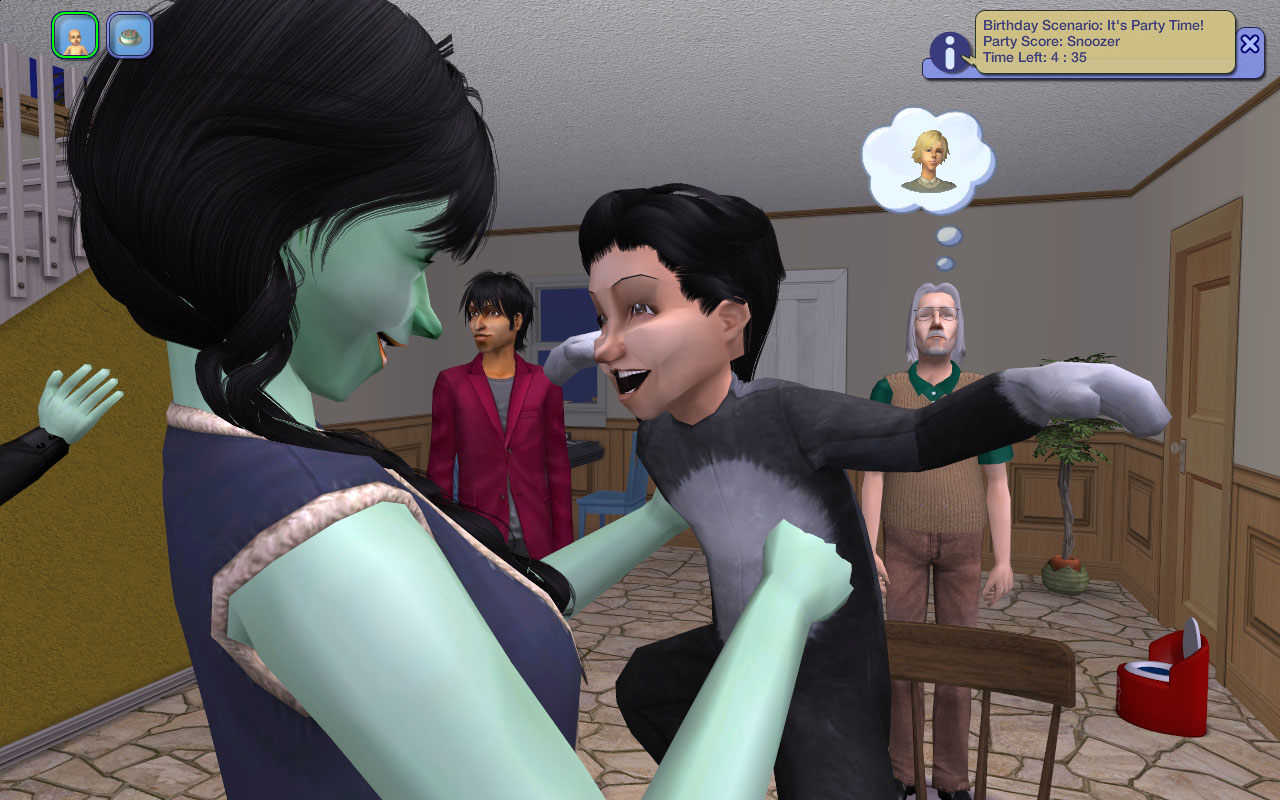Click the birthday cake queue icon
The width and height of the screenshot is (1280, 800).
pos(130,36)
